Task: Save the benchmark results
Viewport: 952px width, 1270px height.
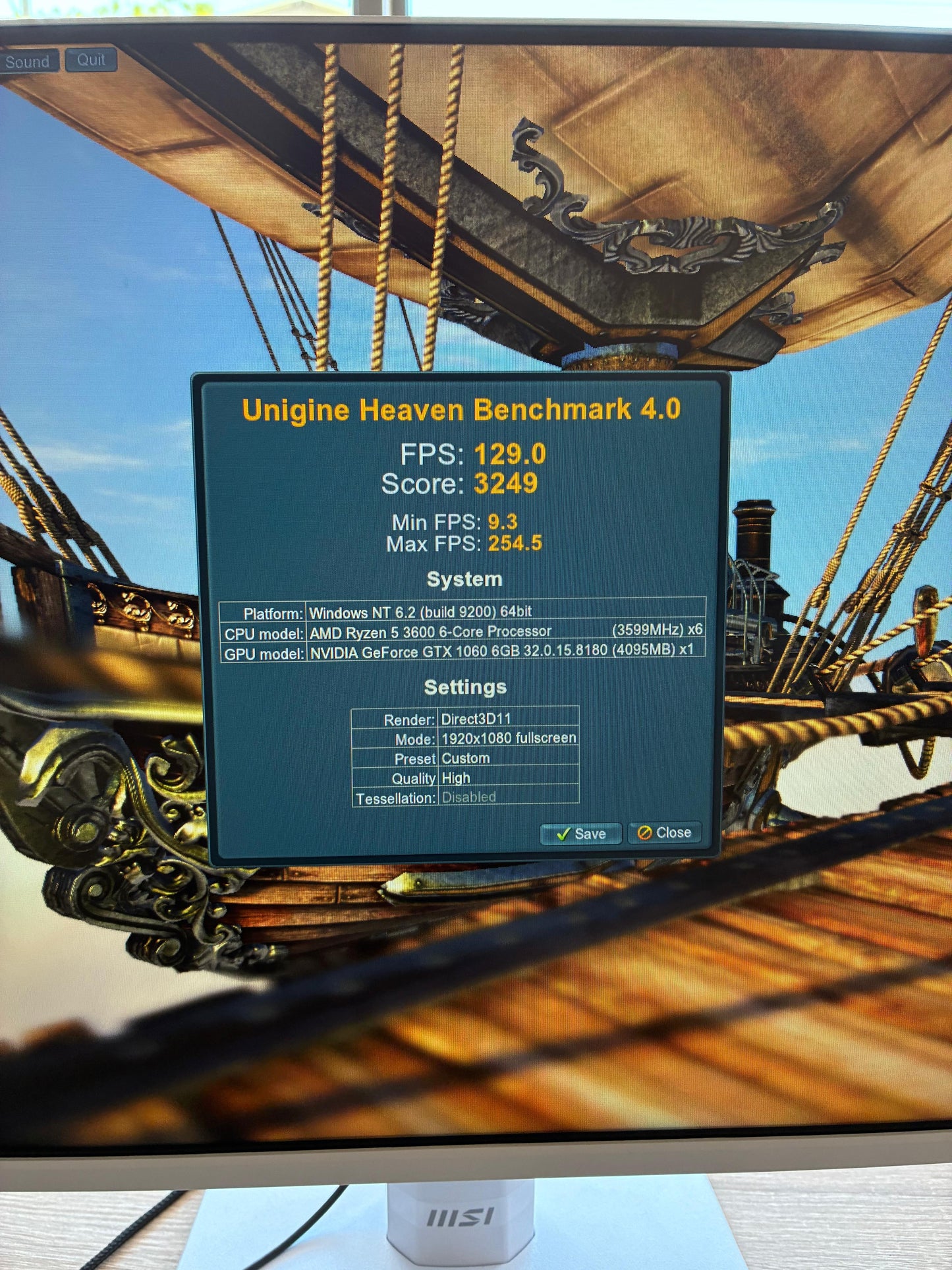Action: [580, 834]
